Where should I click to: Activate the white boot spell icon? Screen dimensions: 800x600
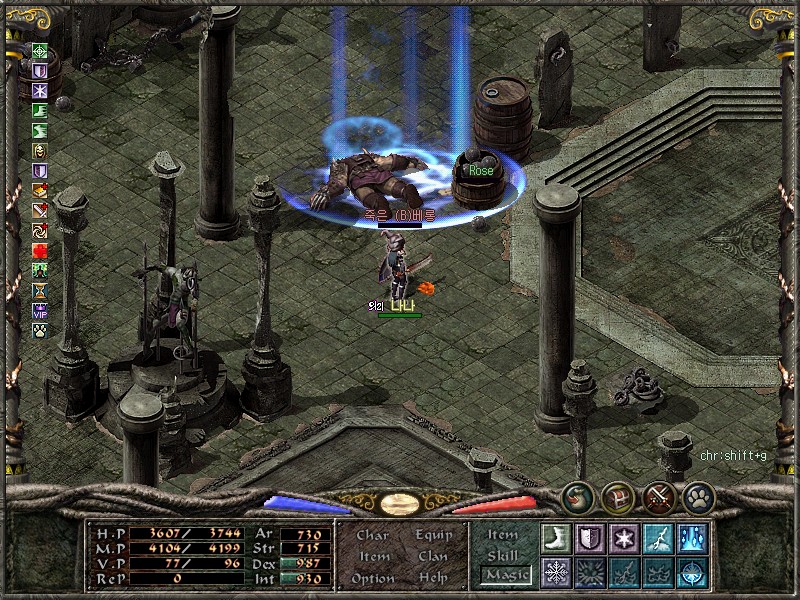point(555,538)
